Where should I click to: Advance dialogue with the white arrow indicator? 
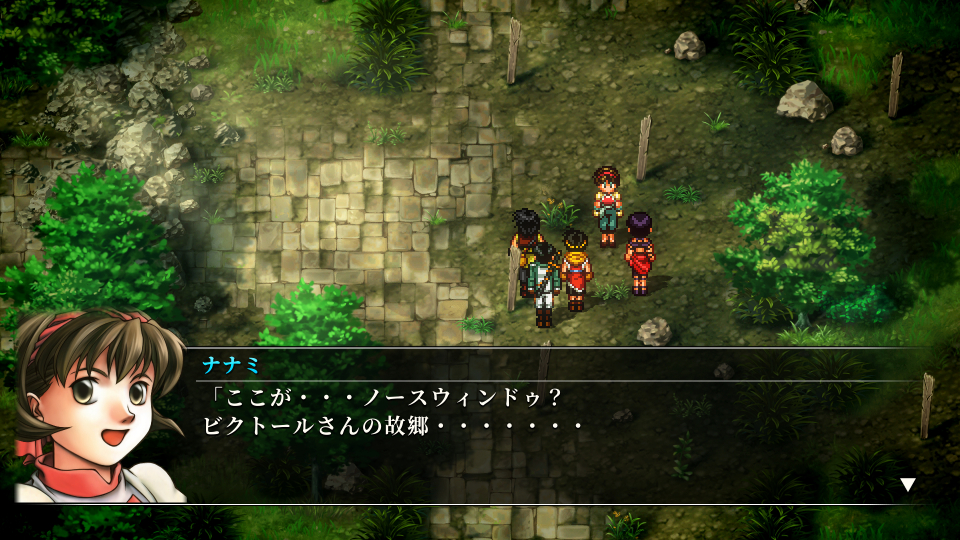908,485
